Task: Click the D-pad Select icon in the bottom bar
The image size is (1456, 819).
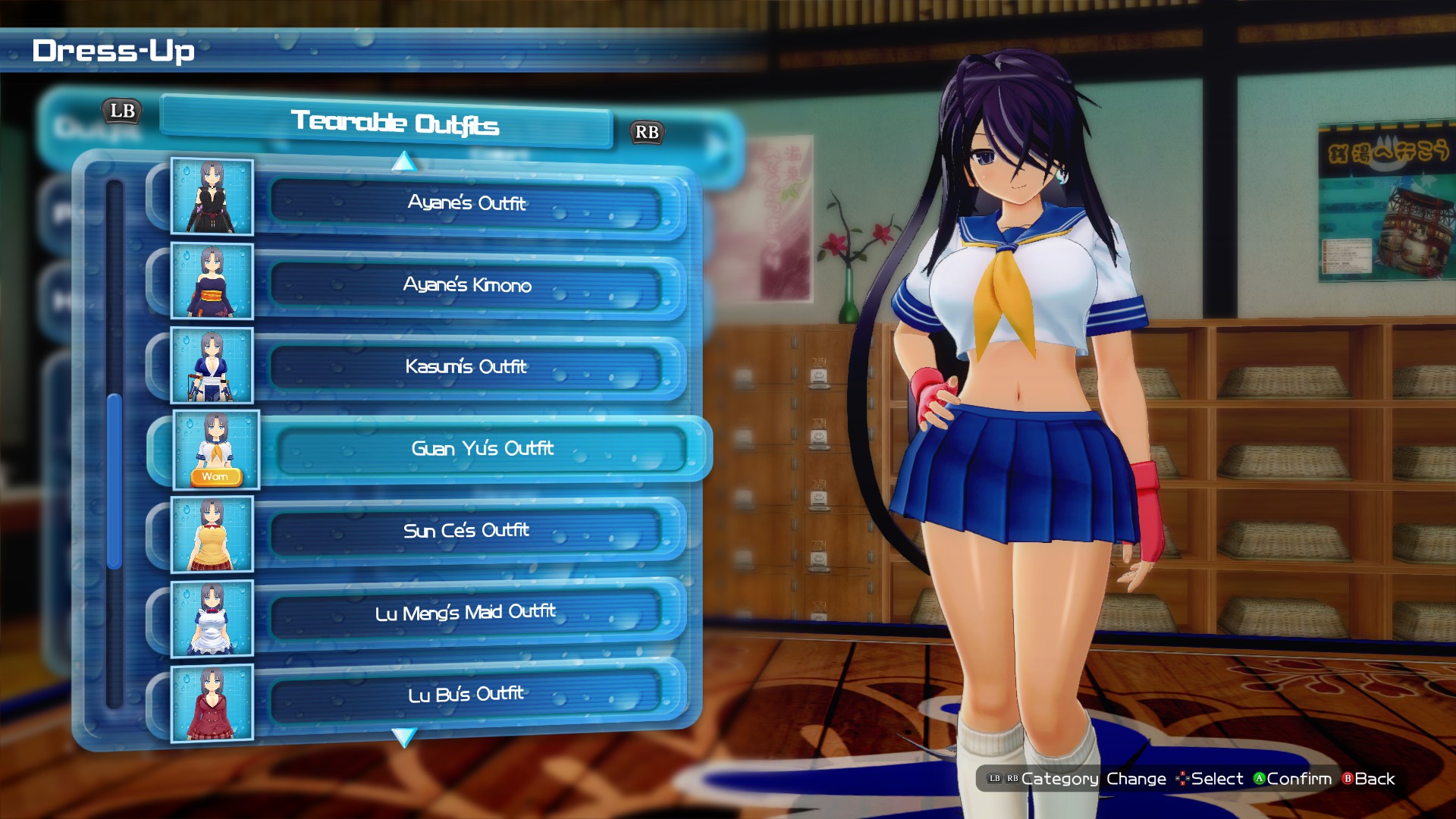Action: point(1183,779)
